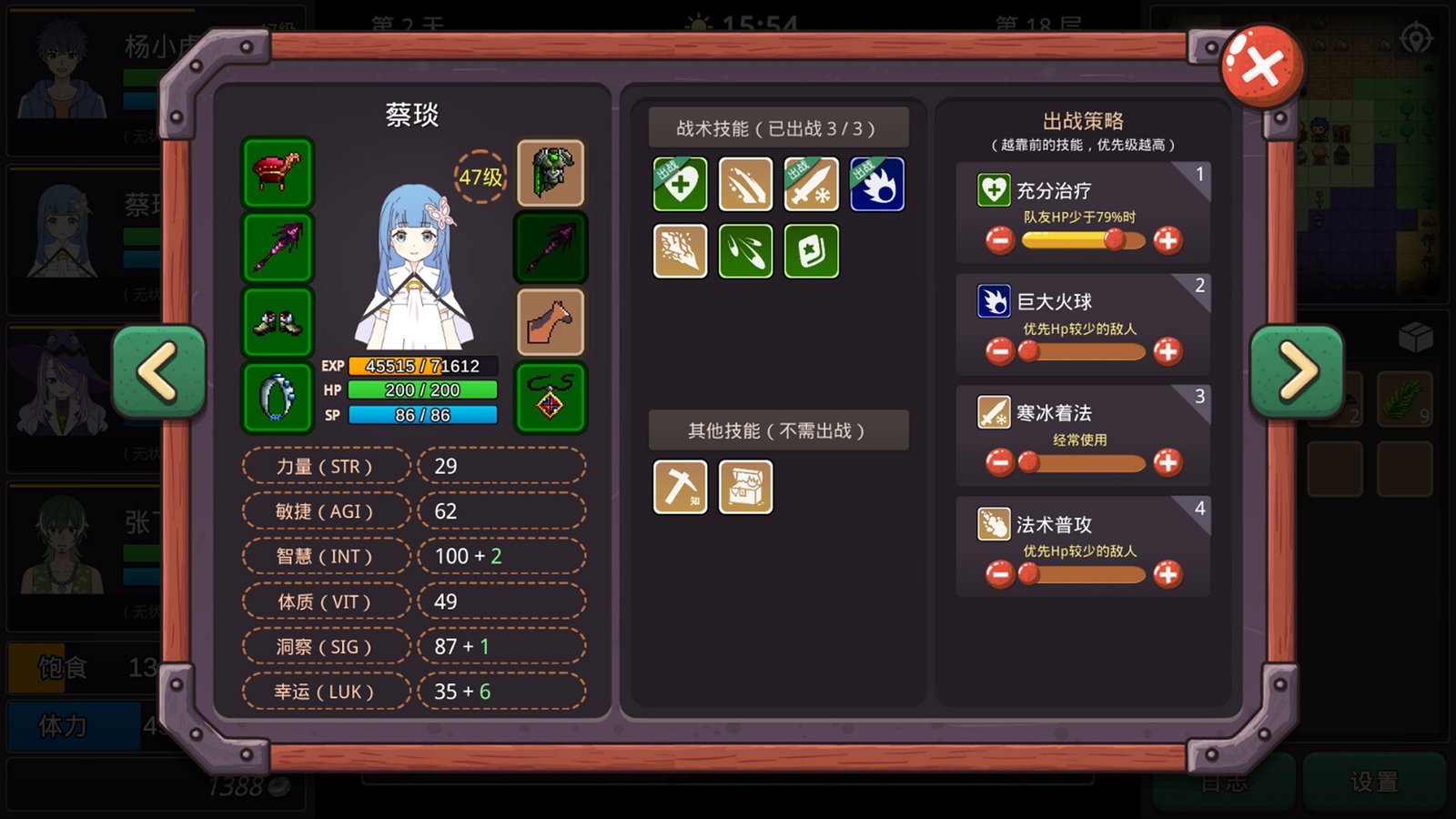The height and width of the screenshot is (819, 1456).
Task: Select the green healing tactical skill icon
Action: (x=680, y=185)
